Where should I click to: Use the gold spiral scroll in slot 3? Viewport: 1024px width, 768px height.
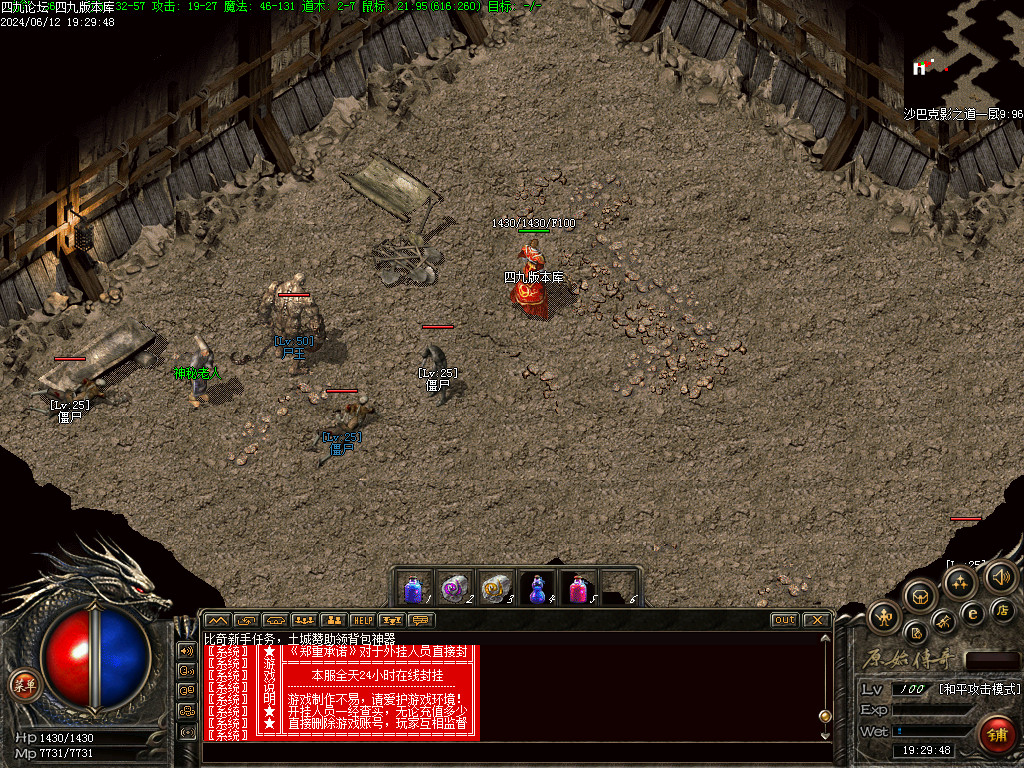click(496, 588)
